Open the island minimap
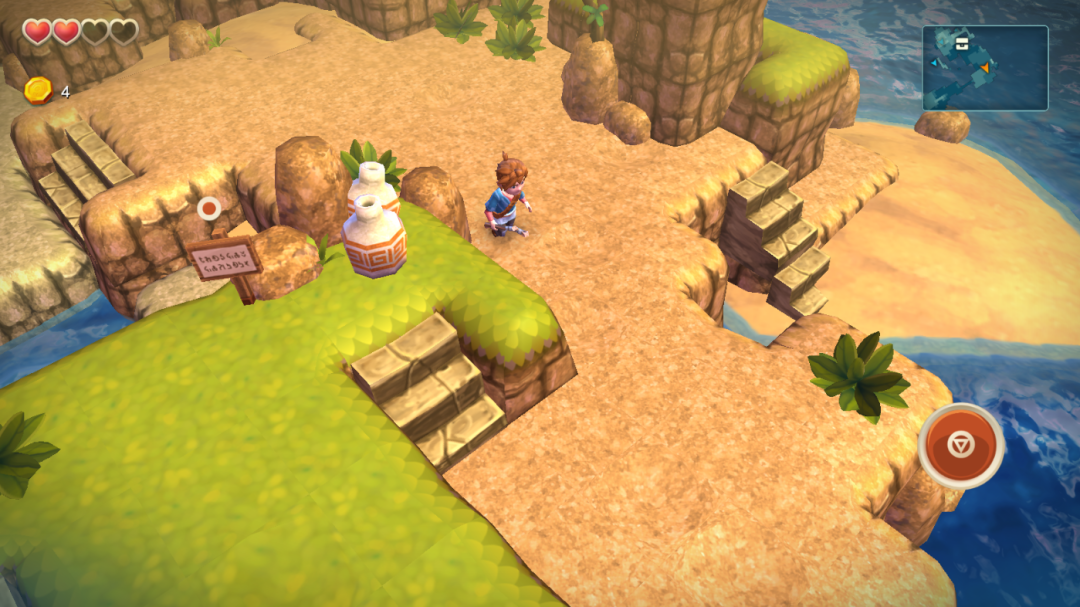This screenshot has width=1080, height=607. tap(984, 68)
